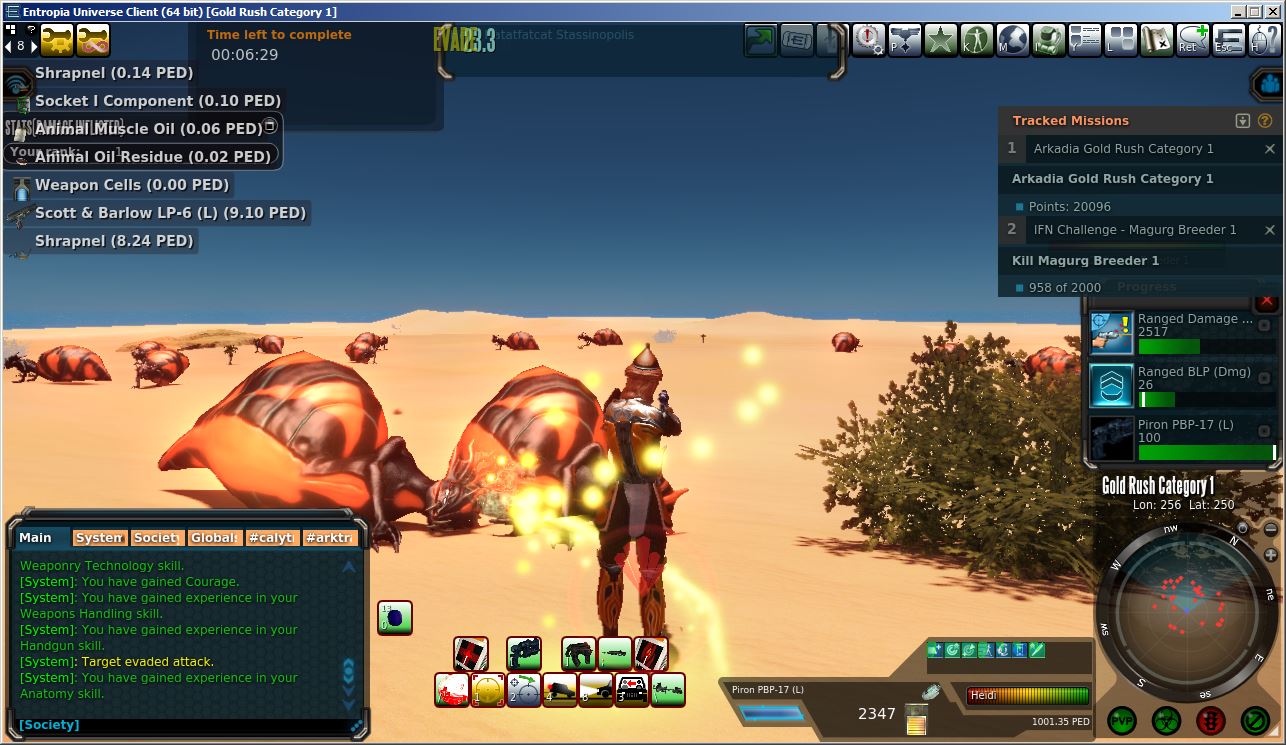
Task: Remove IFN Challenge Magurg Breeder from tracker
Action: (1270, 230)
